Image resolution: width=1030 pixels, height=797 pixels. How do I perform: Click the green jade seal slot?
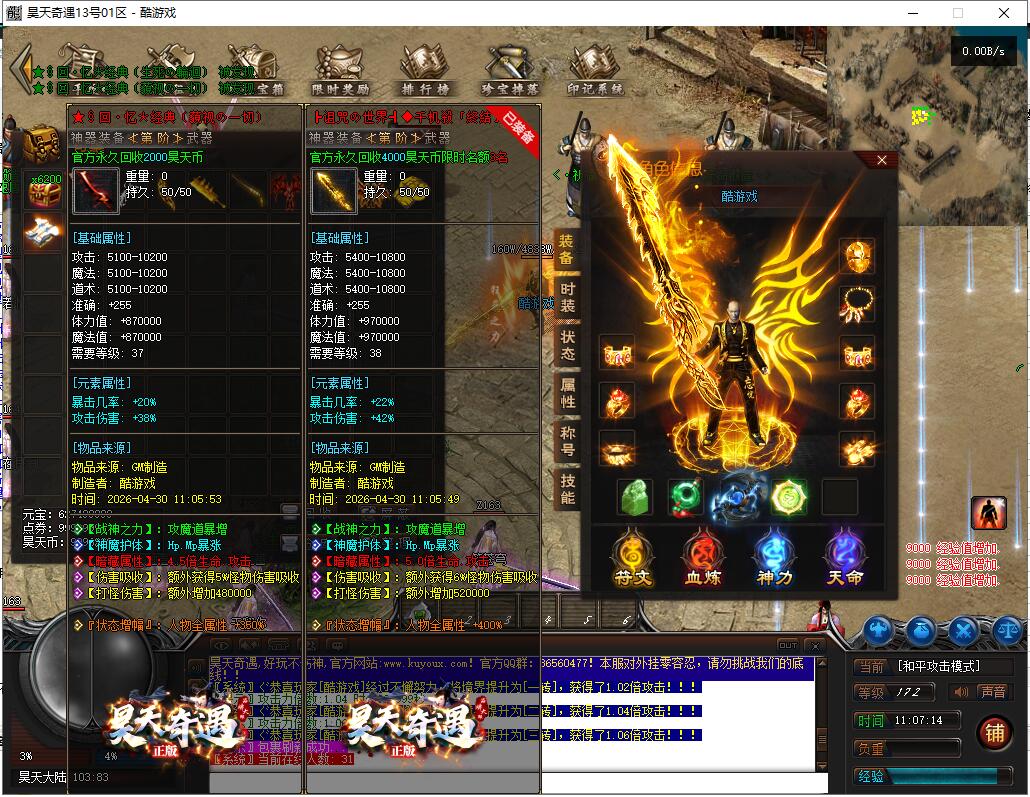[636, 496]
